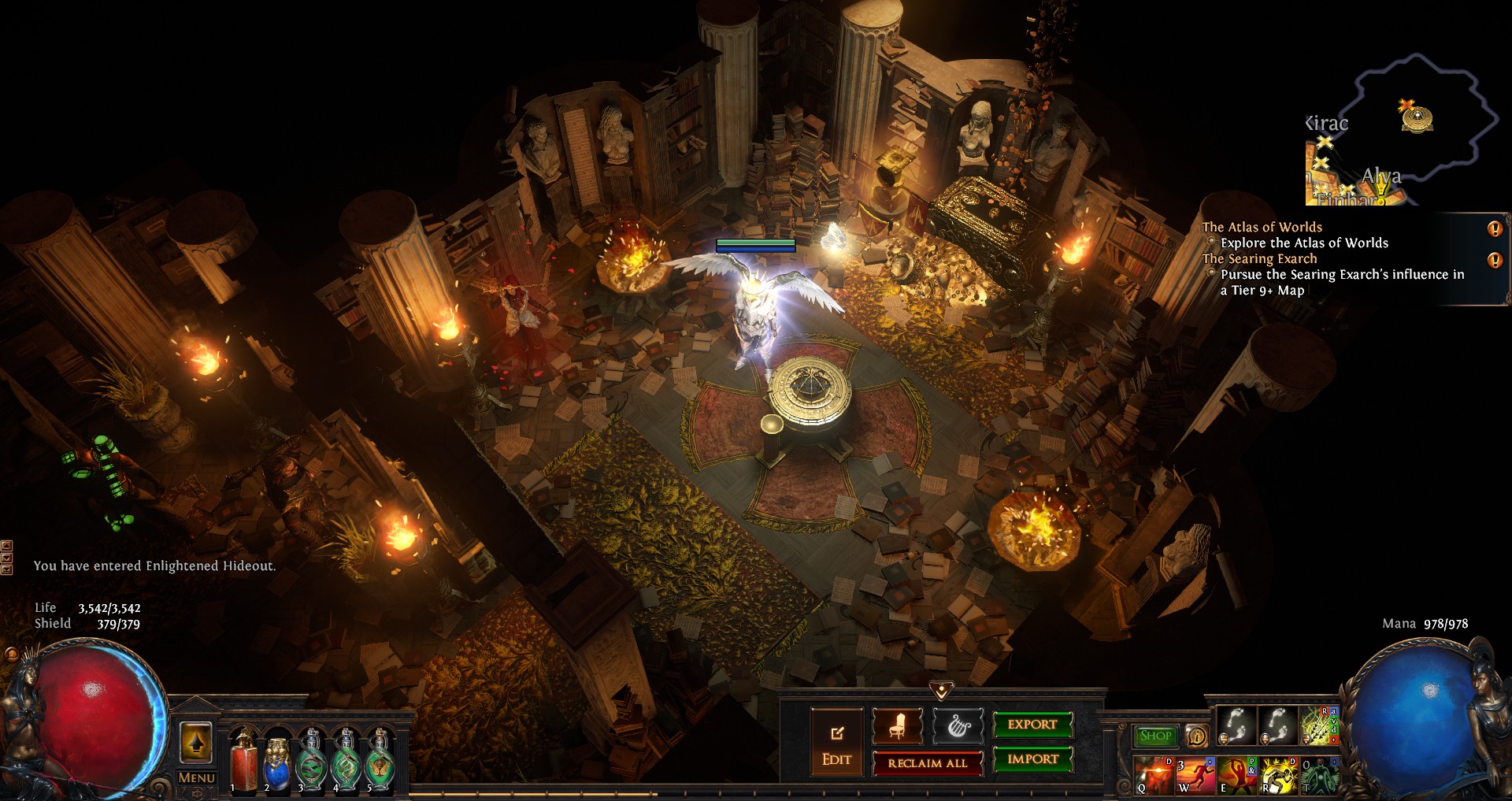Open the Menu button
The image size is (1512, 801).
coord(196,777)
